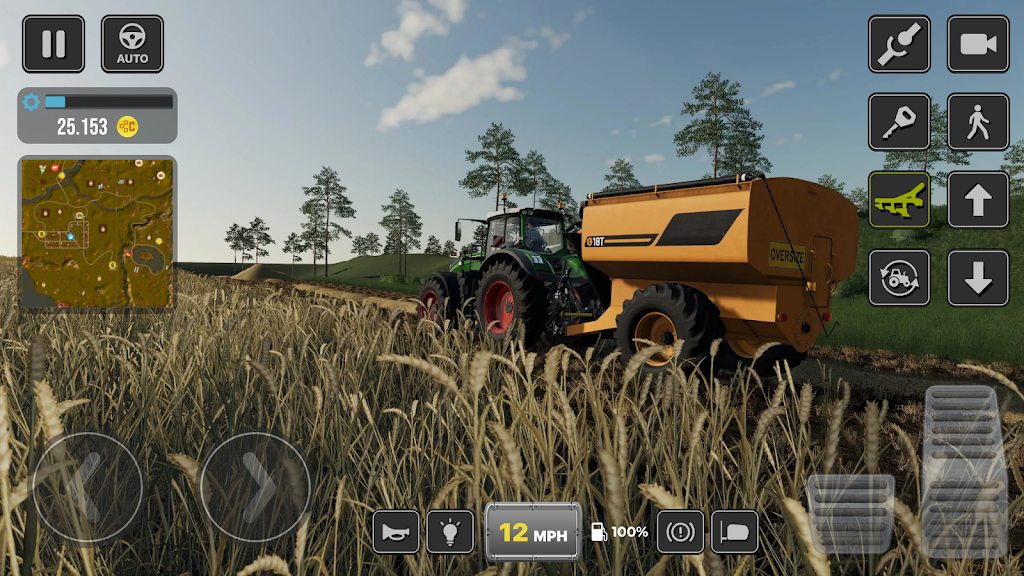Exit vehicle with the walking person button
The image size is (1024, 576).
978,122
